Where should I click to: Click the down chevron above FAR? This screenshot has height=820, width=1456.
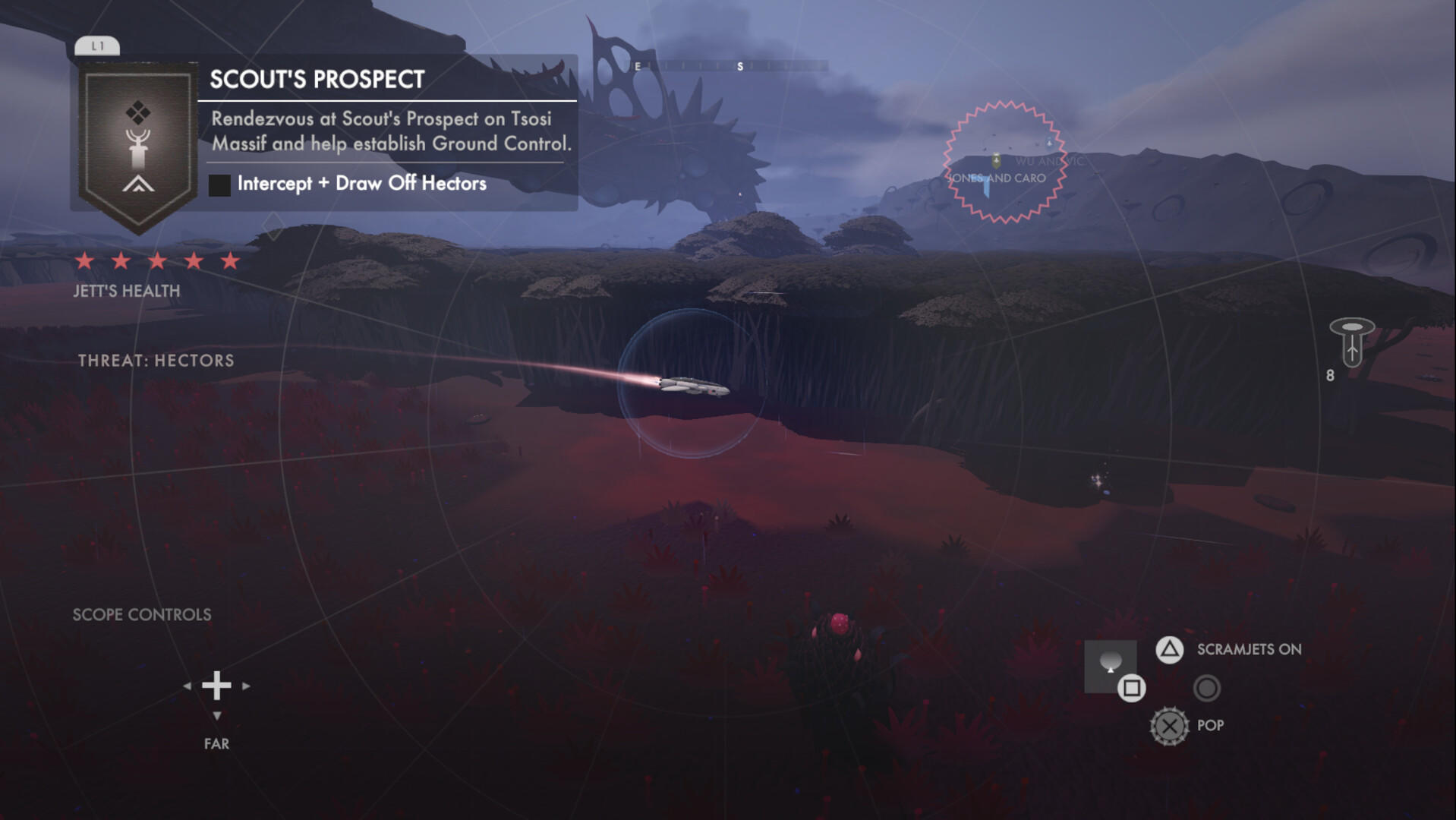pos(218,714)
